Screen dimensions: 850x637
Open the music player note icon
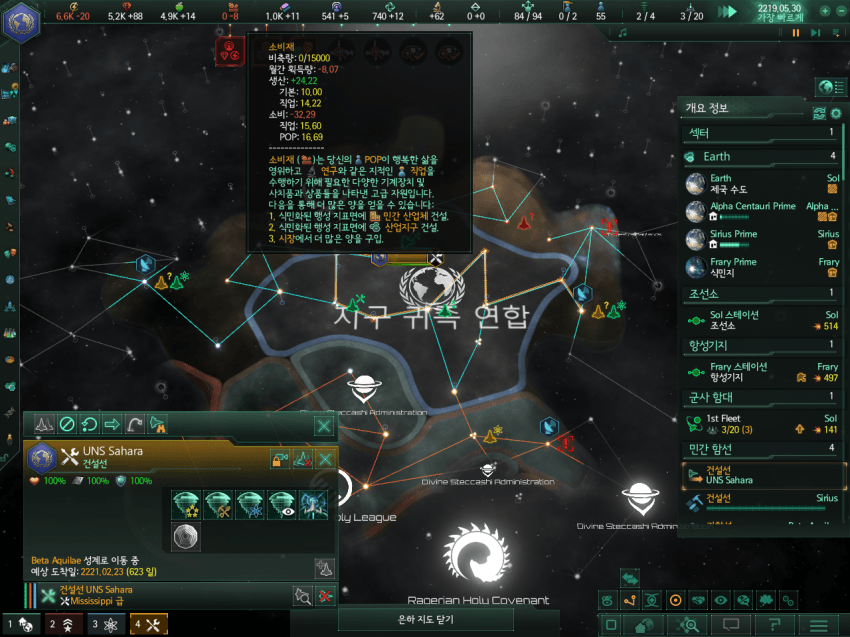(x=623, y=33)
